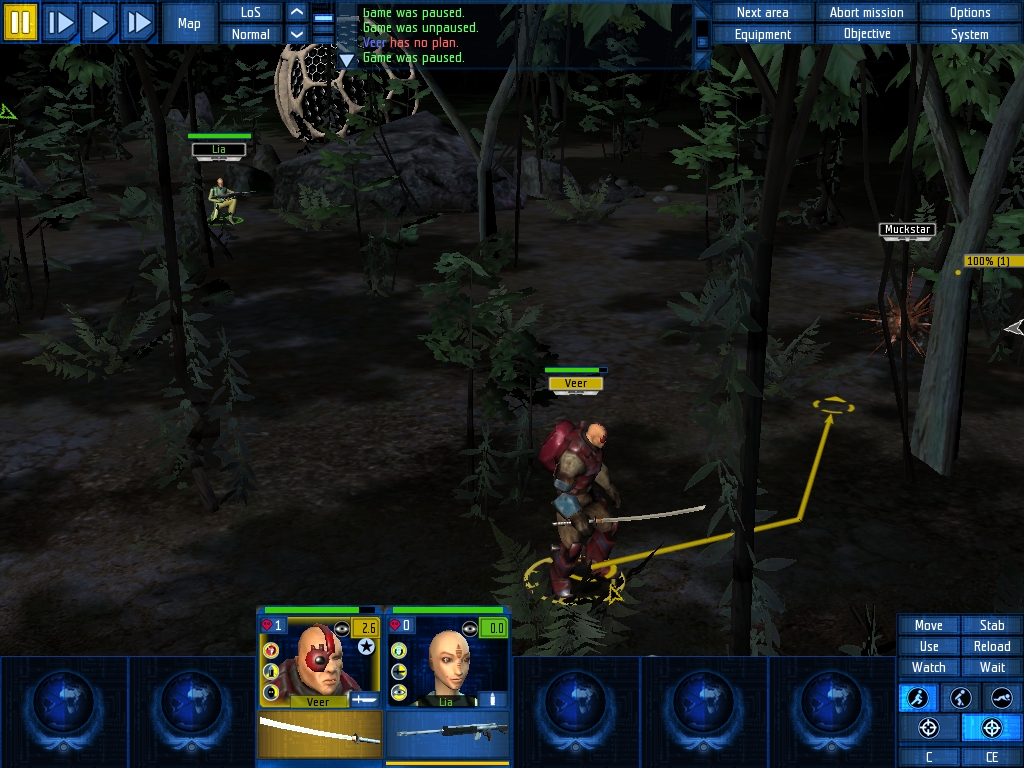
Task: Choose Lia's rifle weapon slot
Action: coord(447,733)
